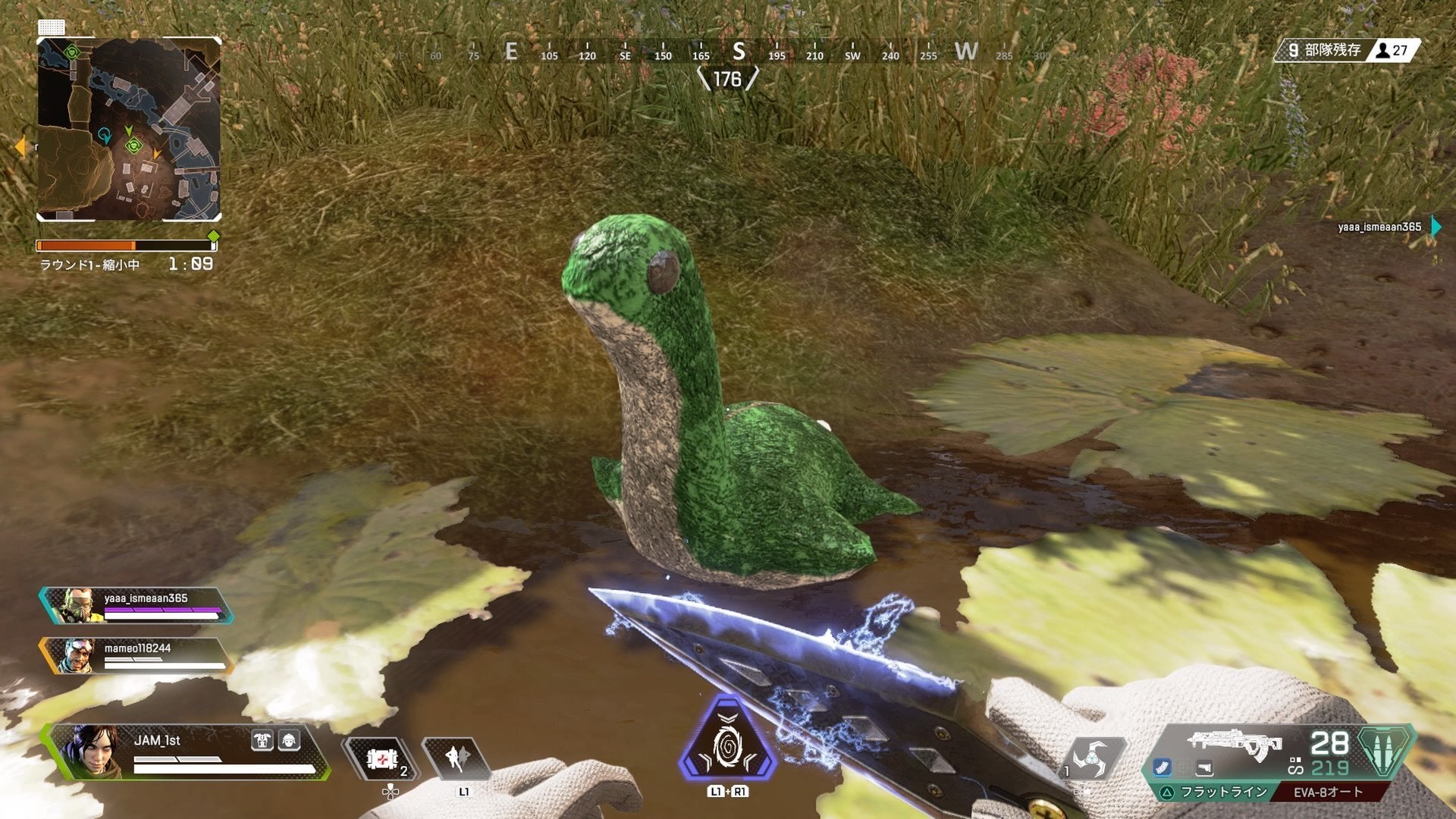
Task: Click the compass bar heading indicator
Action: click(x=727, y=79)
